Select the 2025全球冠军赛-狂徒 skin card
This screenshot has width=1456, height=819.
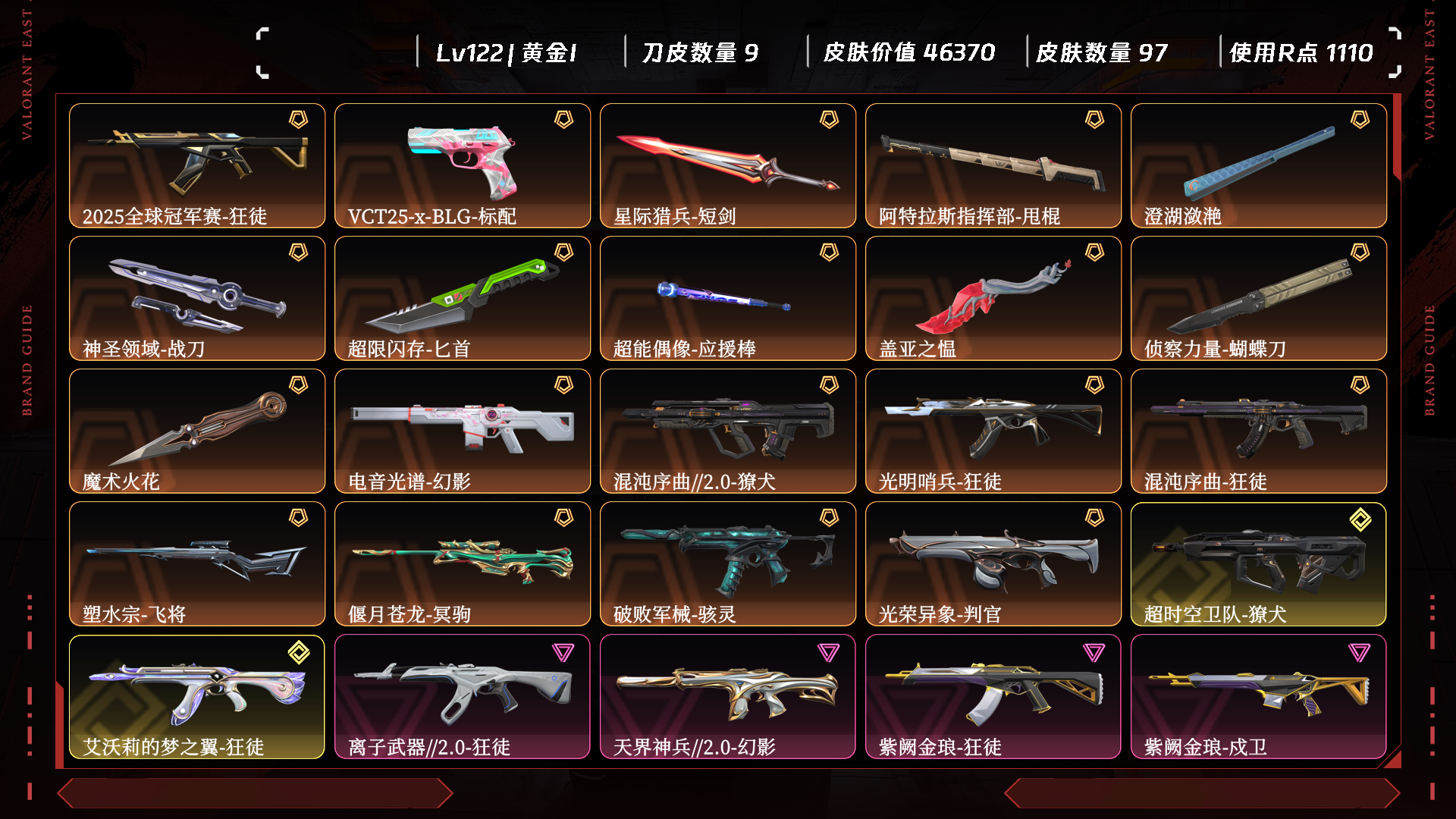(x=197, y=165)
